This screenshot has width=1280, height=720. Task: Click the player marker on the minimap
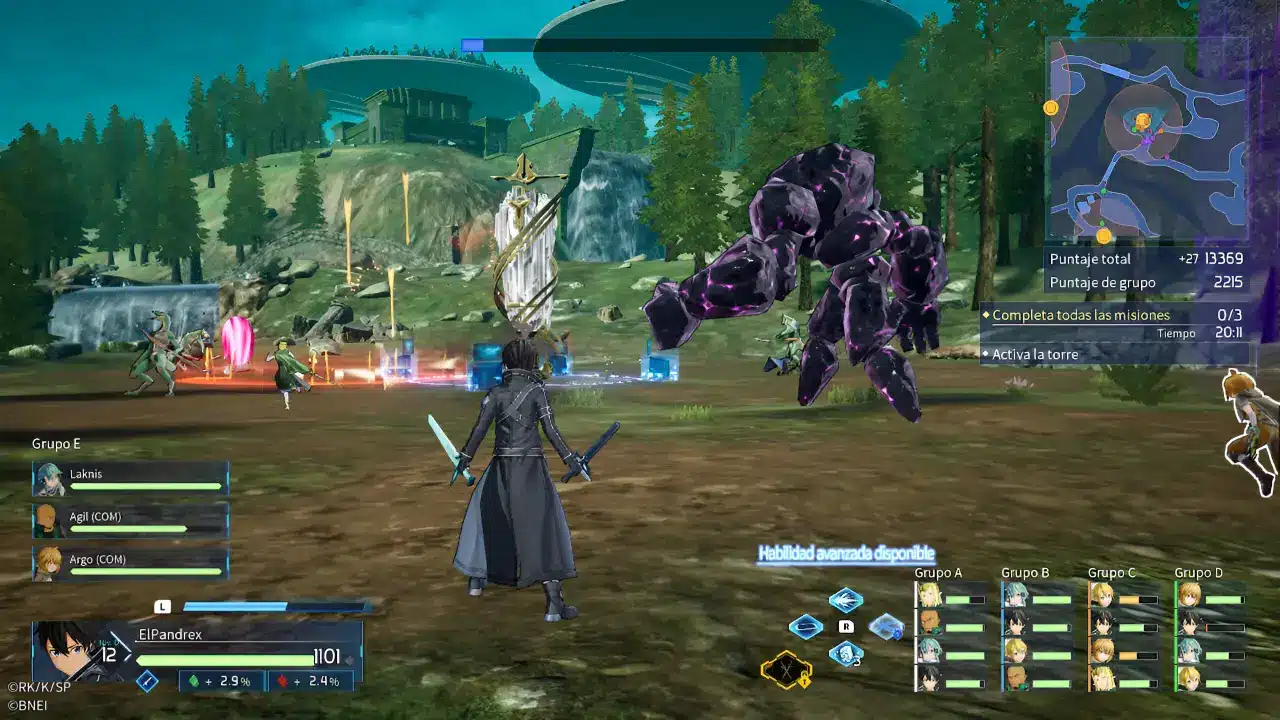[1141, 122]
